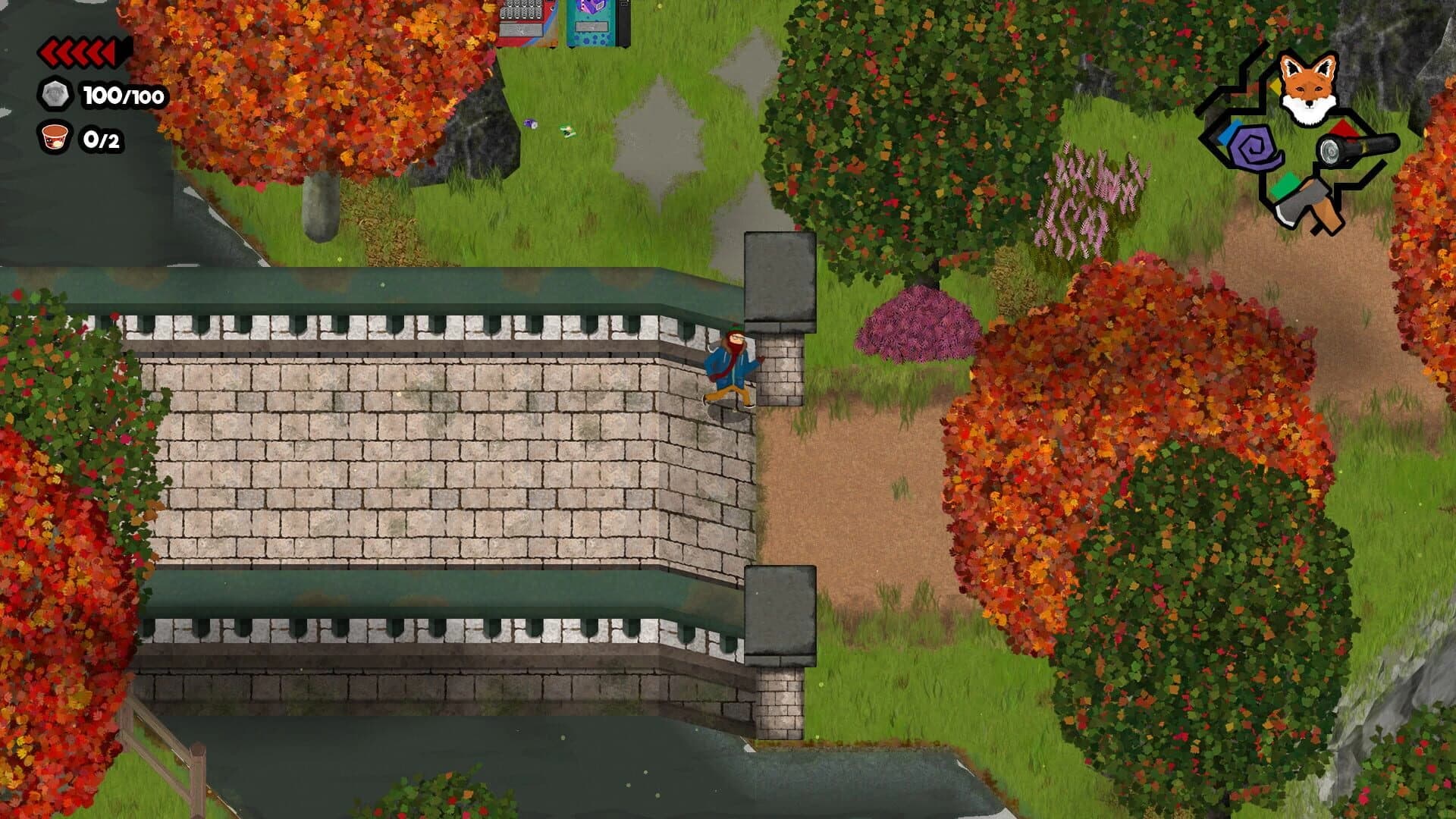
Task: Click the green snack wrapper litter on the grass
Action: pos(568,130)
